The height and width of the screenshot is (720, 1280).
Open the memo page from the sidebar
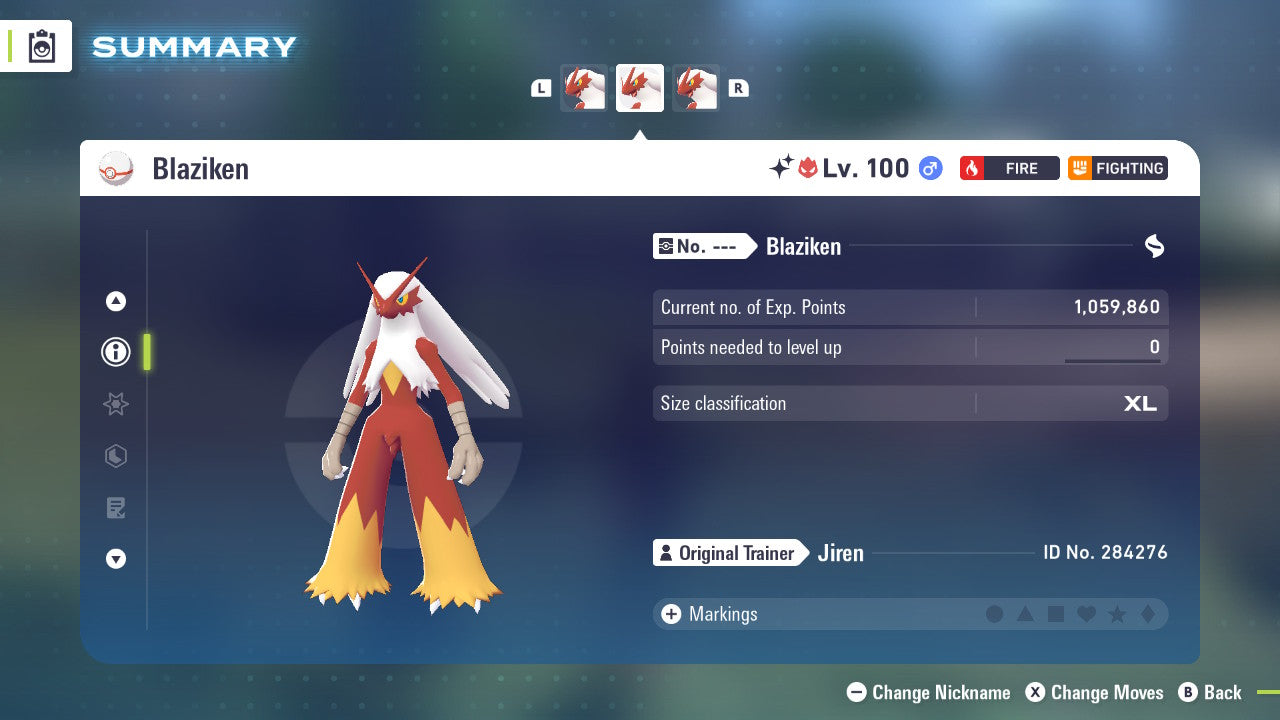[x=115, y=508]
